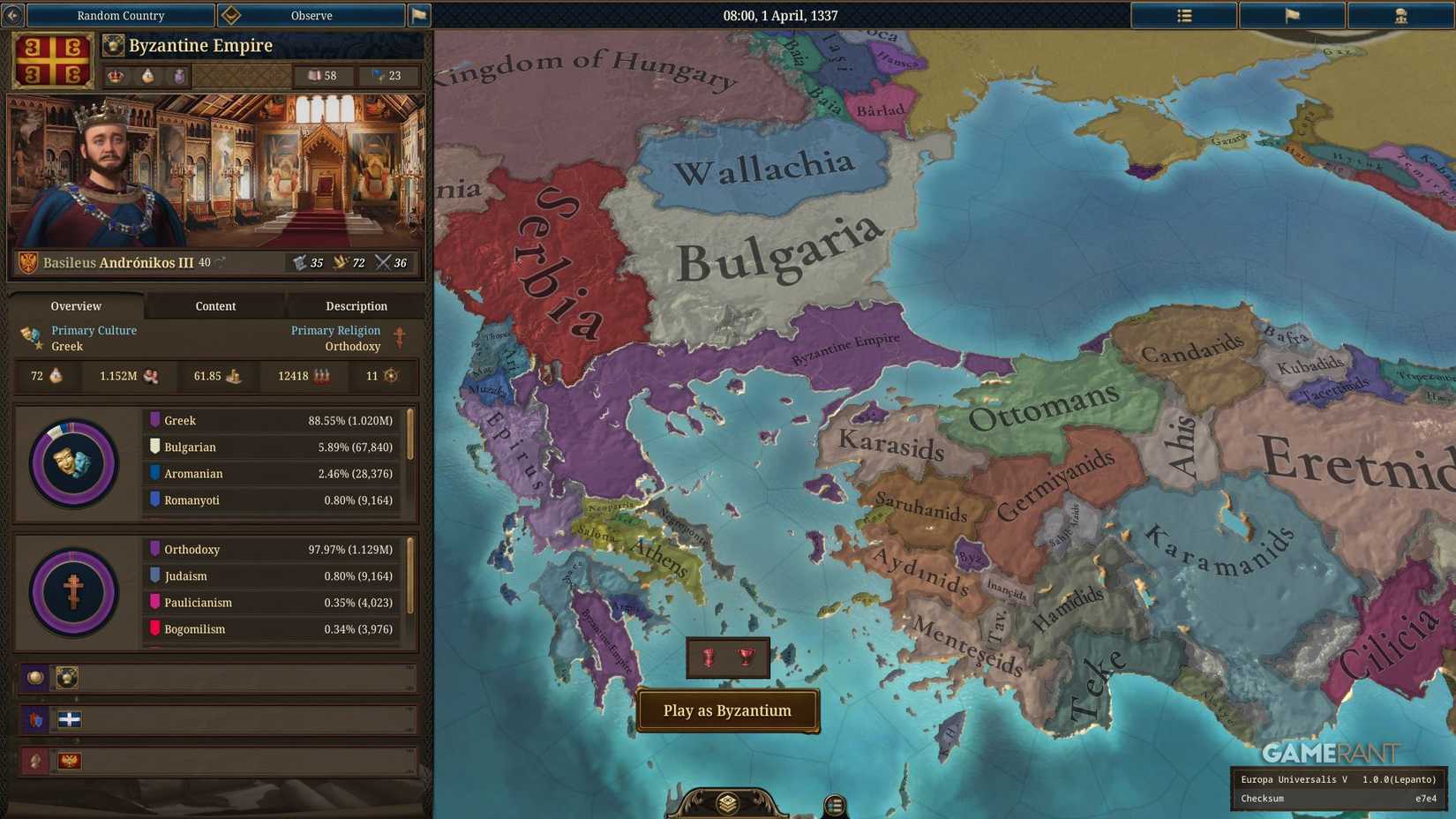Open the Byzantine Empire coat of arms shield
This screenshot has height=819, width=1456.
pos(53,59)
